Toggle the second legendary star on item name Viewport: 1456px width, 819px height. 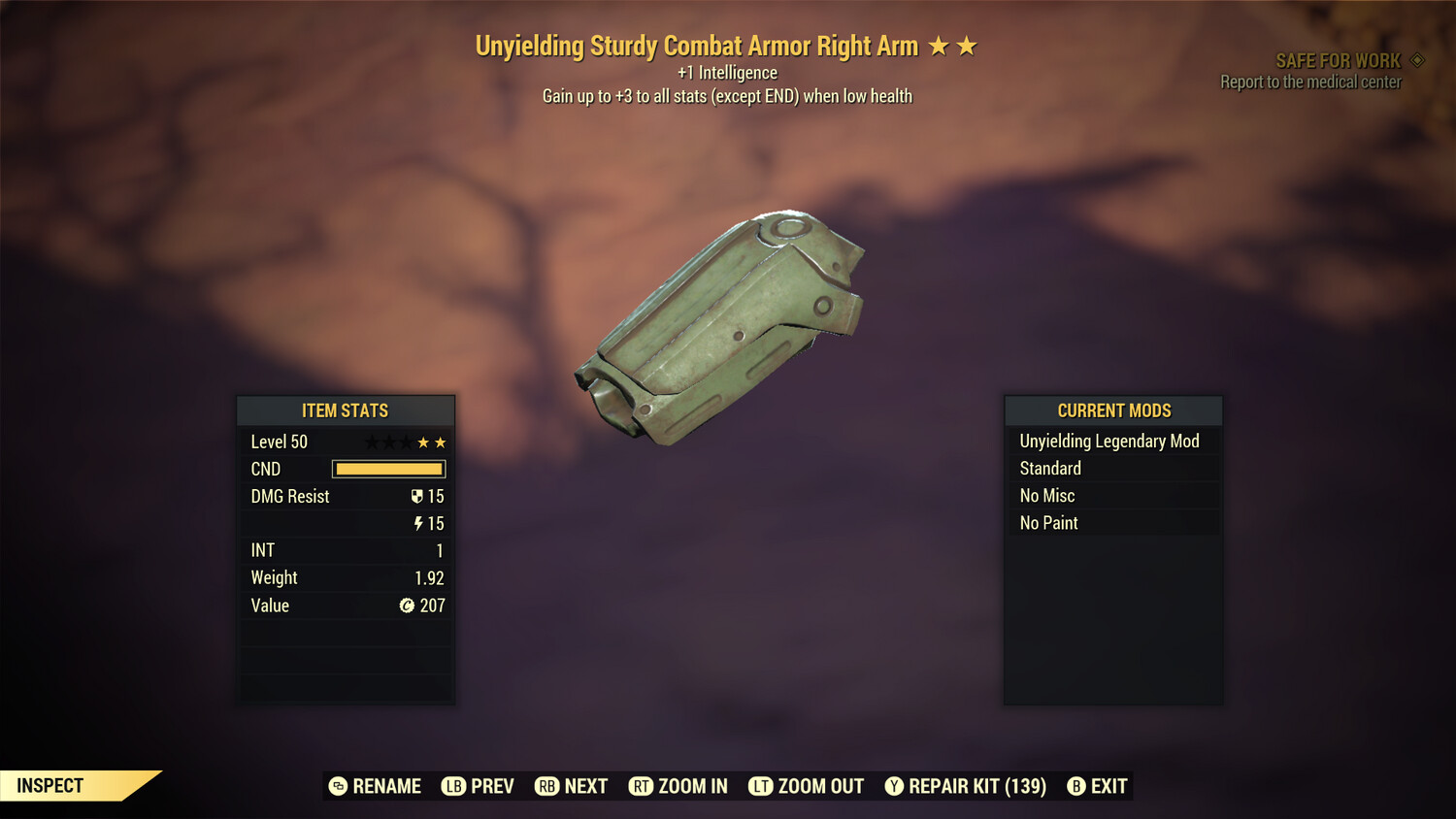pyautogui.click(x=967, y=45)
